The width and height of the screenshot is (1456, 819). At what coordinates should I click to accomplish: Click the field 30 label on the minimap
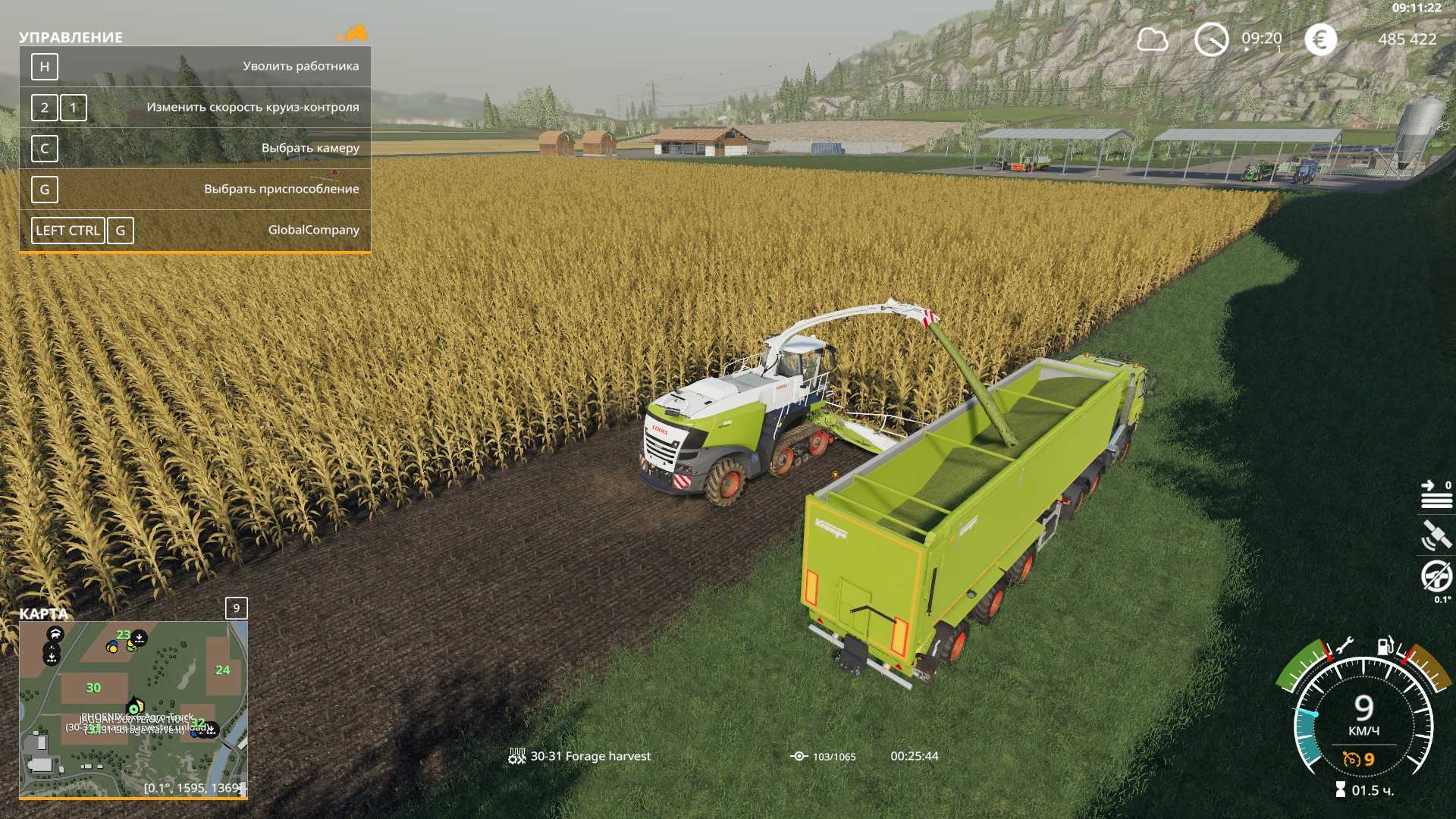point(93,688)
